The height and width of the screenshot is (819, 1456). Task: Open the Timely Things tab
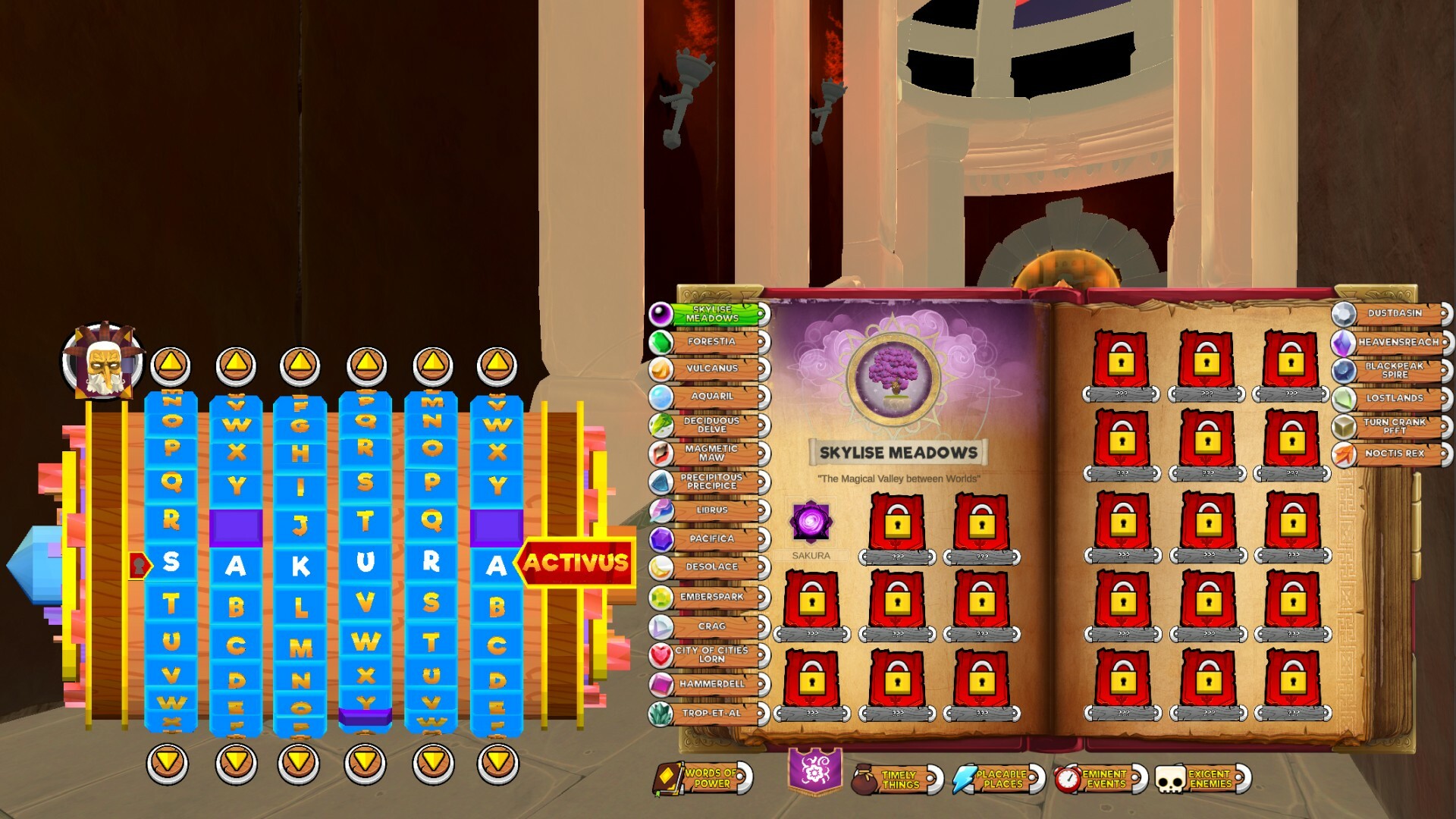899,781
